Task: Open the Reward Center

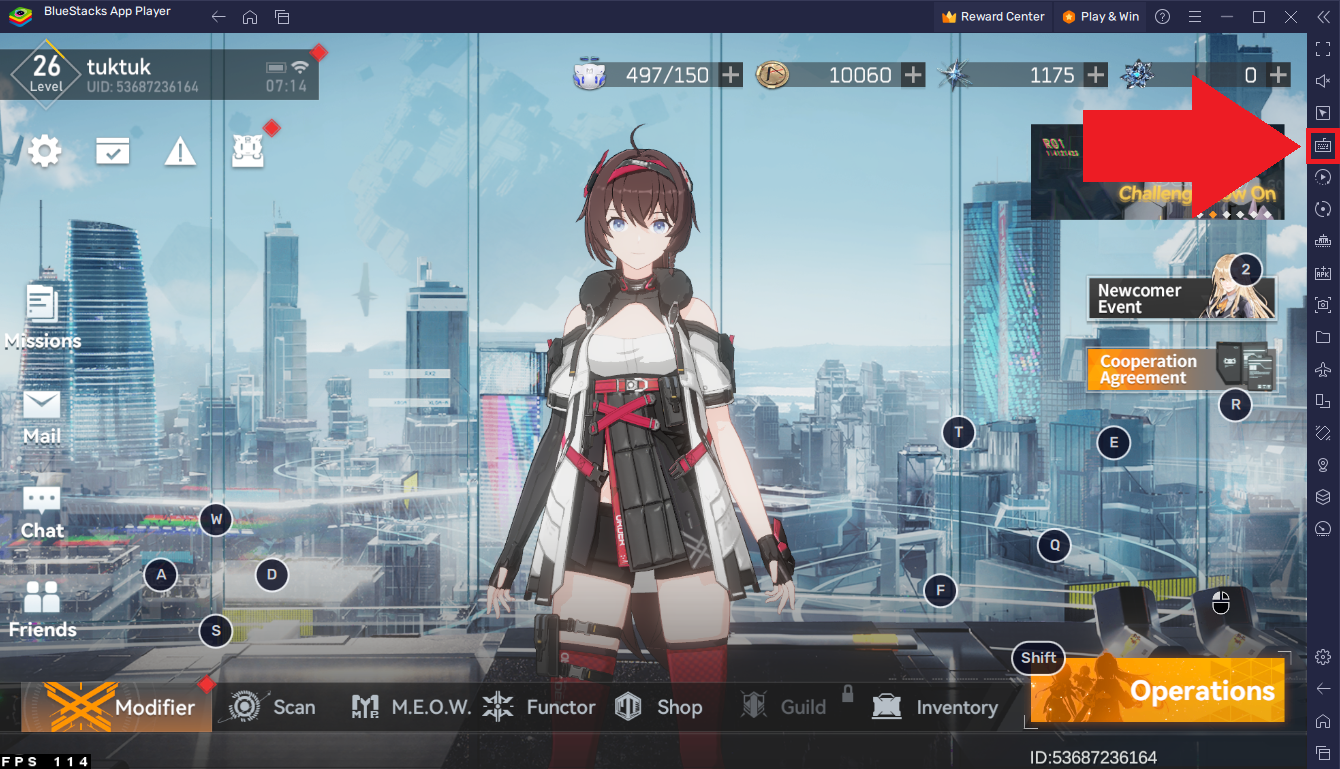Action: 993,16
